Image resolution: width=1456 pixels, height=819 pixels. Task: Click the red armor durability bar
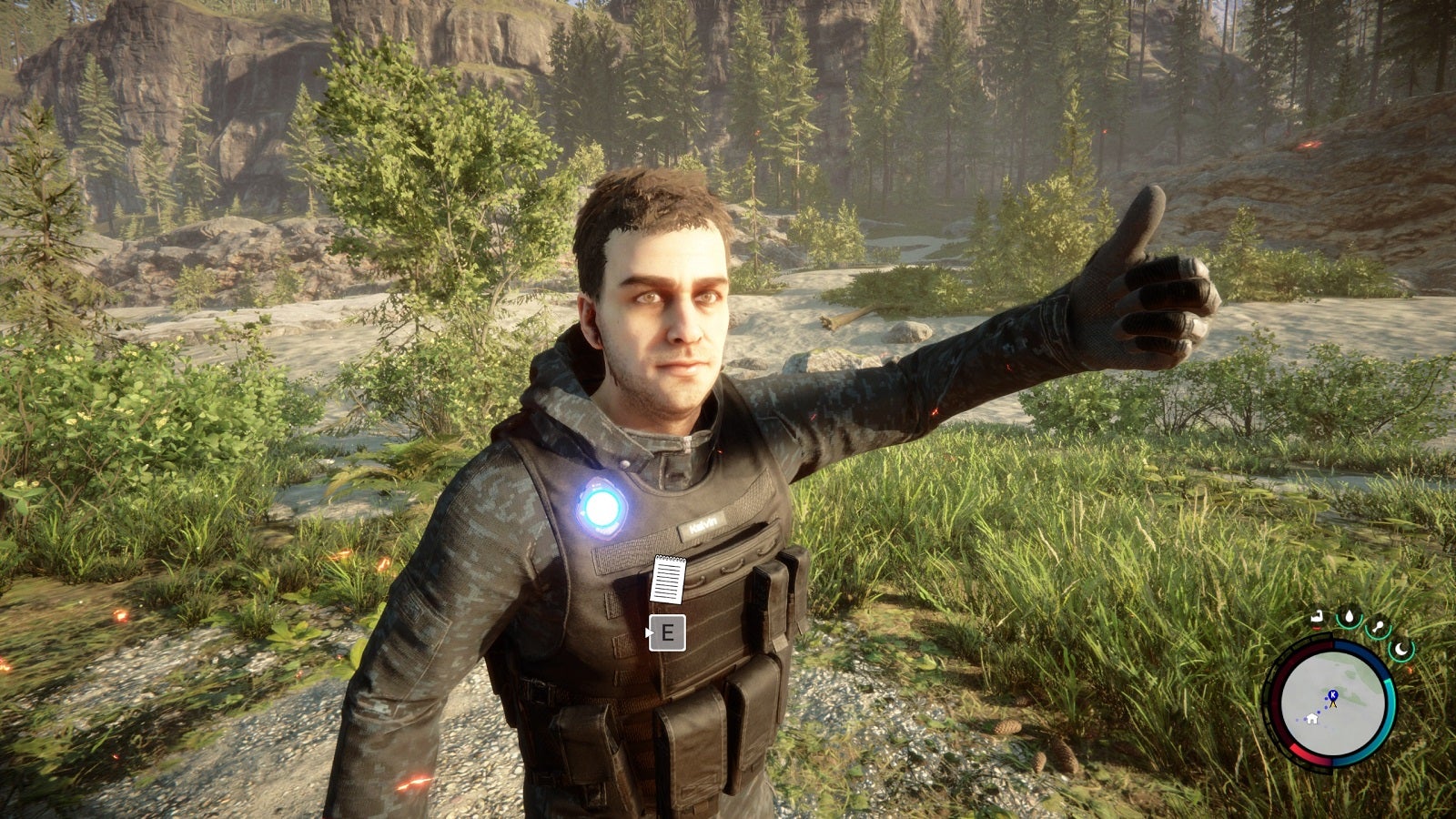tap(1317, 628)
